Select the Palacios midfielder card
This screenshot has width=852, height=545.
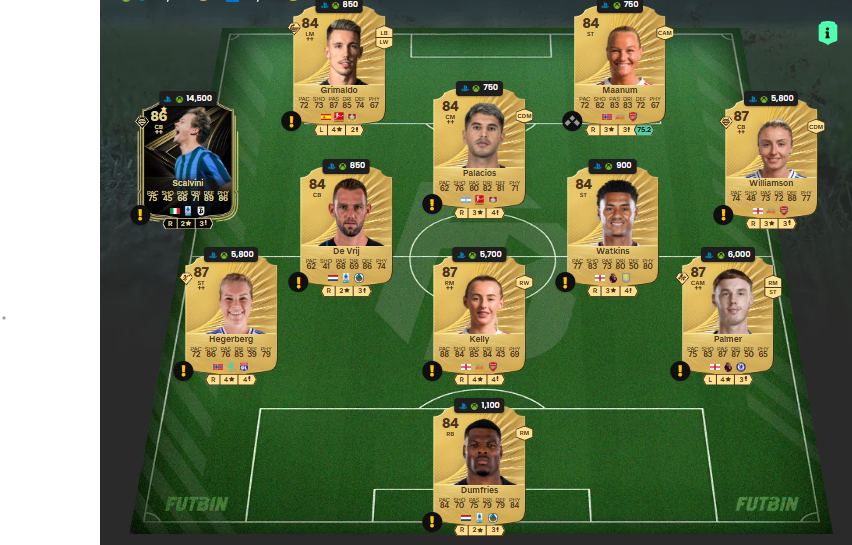[x=479, y=150]
